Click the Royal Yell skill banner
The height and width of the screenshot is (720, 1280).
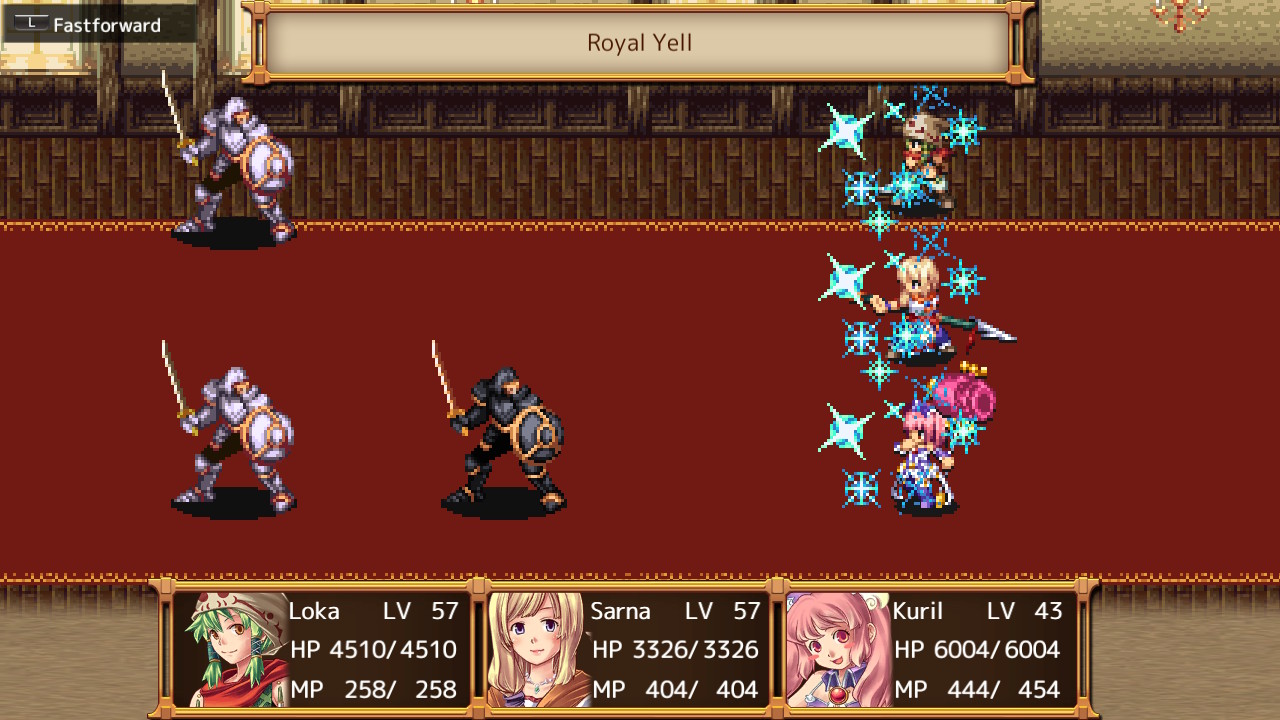[640, 42]
